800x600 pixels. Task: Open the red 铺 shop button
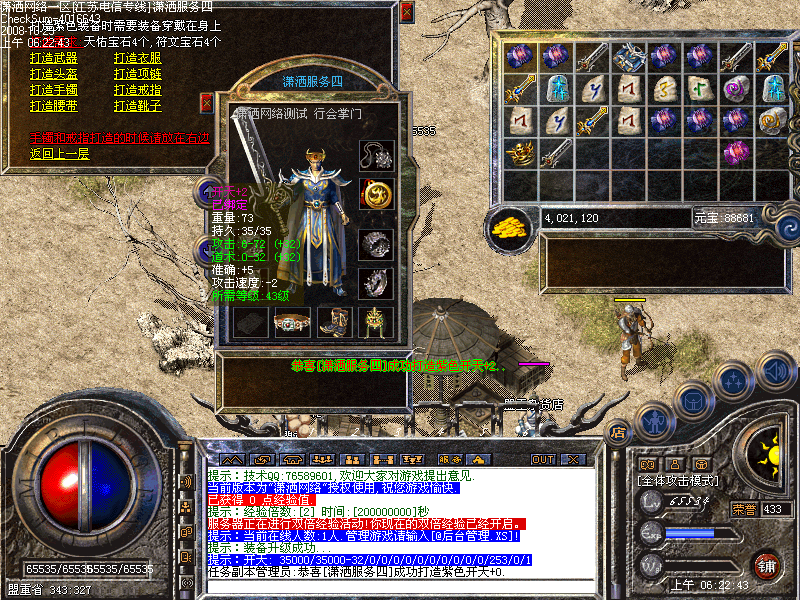click(x=766, y=564)
